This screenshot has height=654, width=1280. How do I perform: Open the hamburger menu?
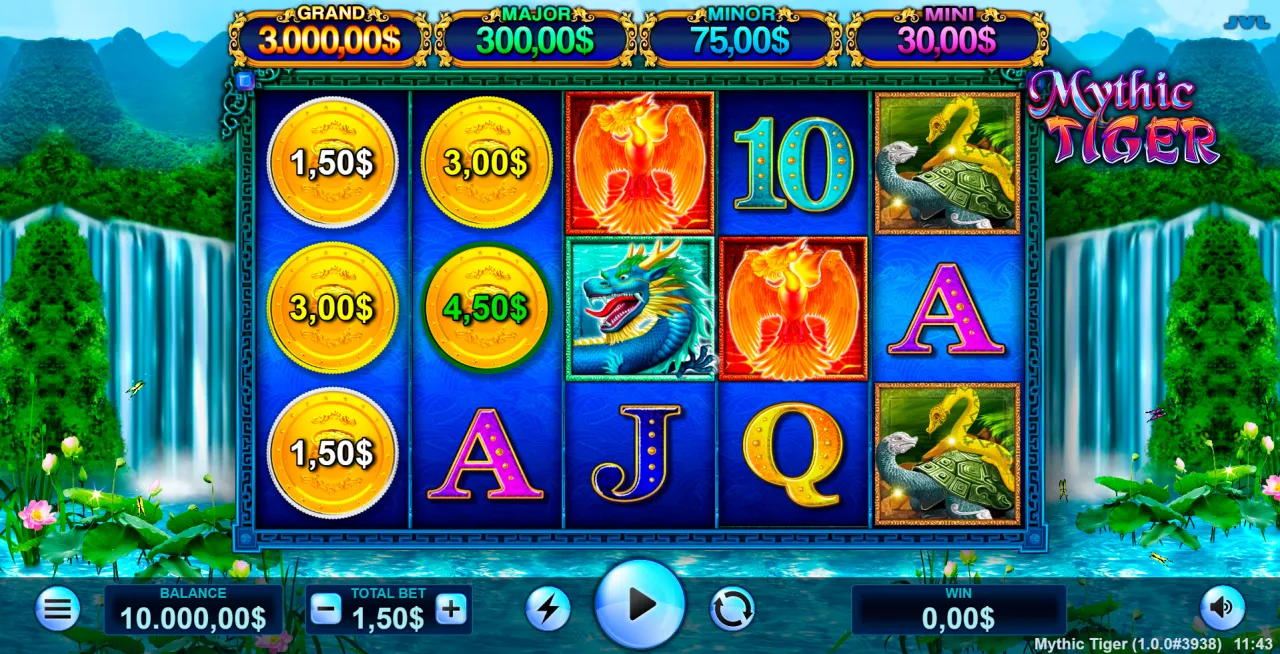point(58,608)
